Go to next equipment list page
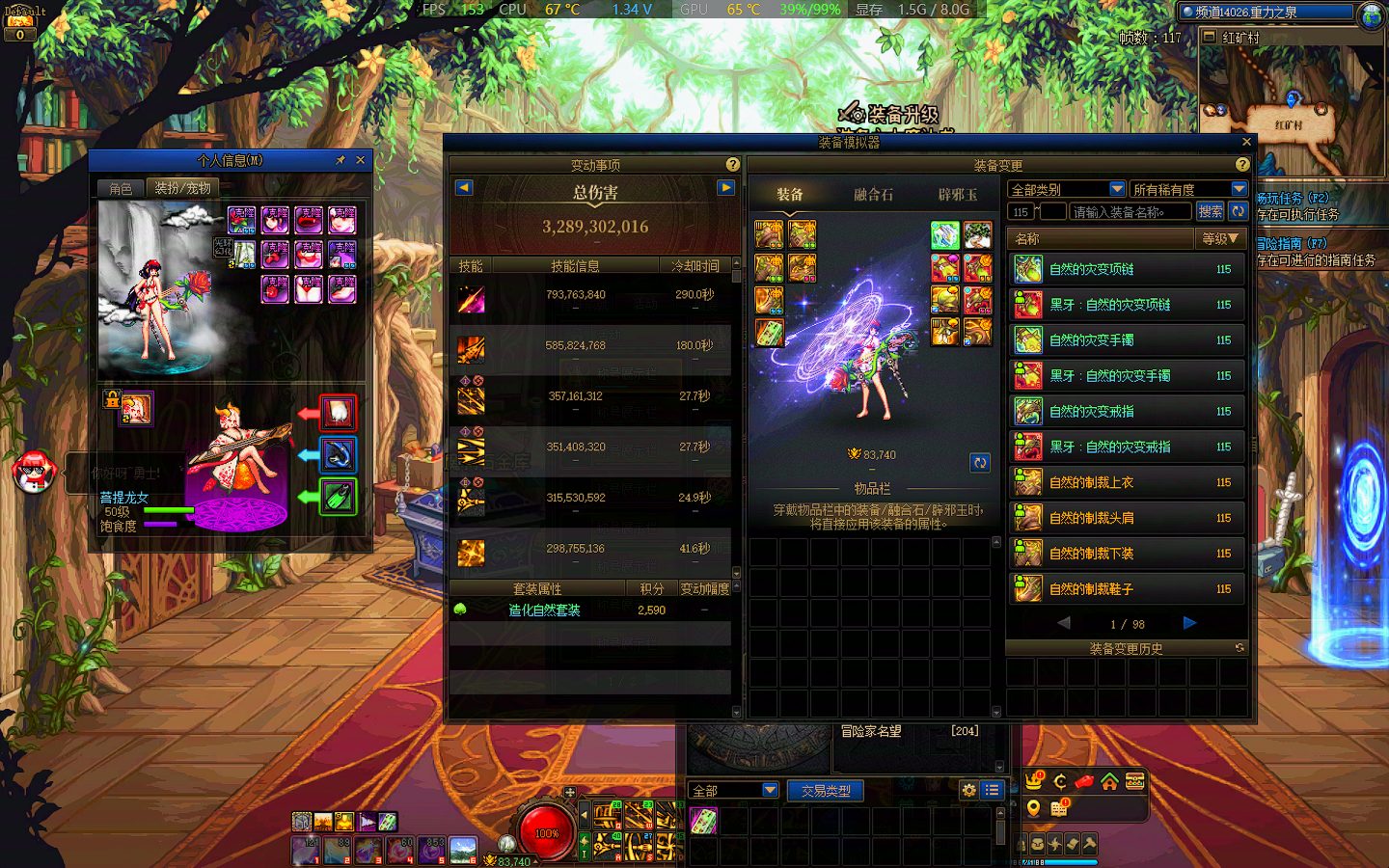 coord(1189,623)
